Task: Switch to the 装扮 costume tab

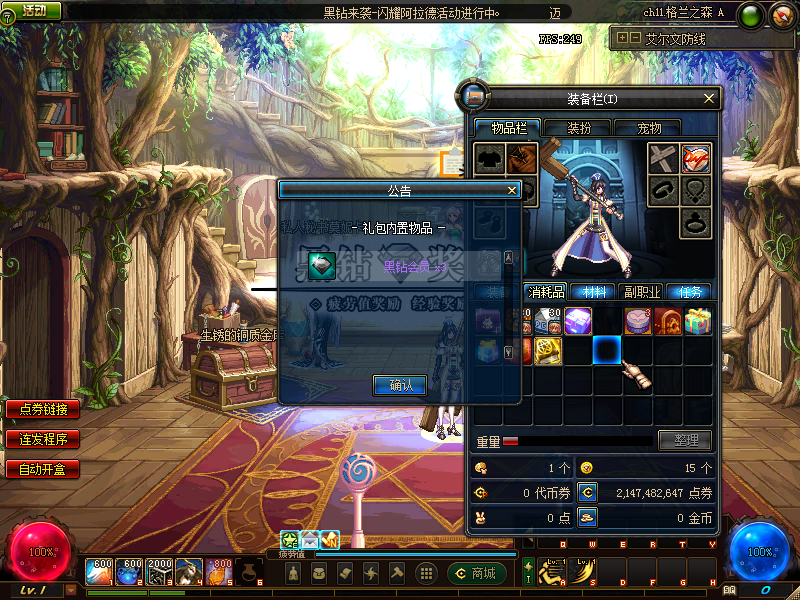Action: [580, 128]
